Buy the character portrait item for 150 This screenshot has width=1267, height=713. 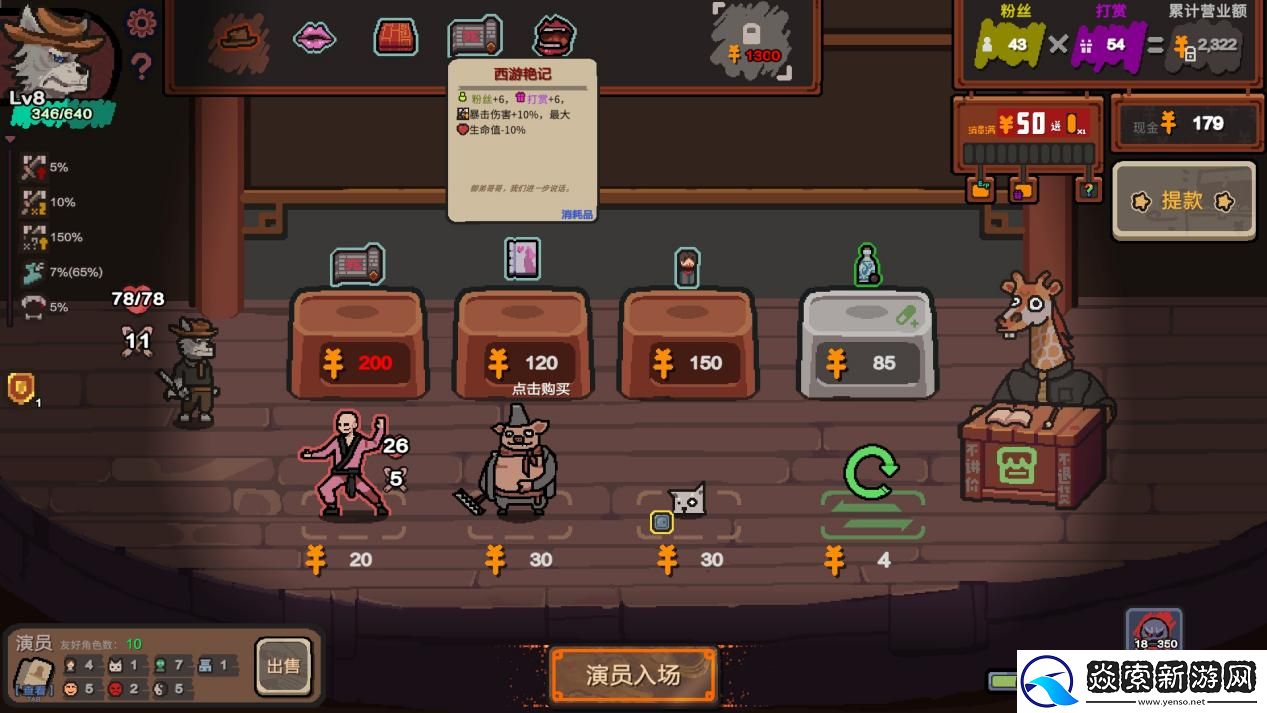click(x=687, y=345)
